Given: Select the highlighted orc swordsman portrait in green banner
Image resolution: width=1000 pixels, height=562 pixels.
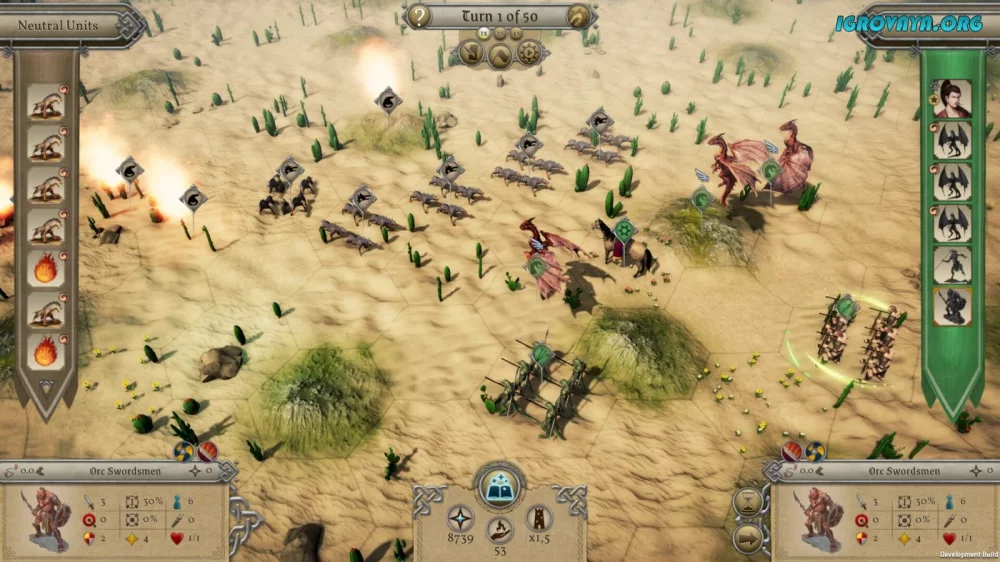Looking at the screenshot, I should click(952, 307).
